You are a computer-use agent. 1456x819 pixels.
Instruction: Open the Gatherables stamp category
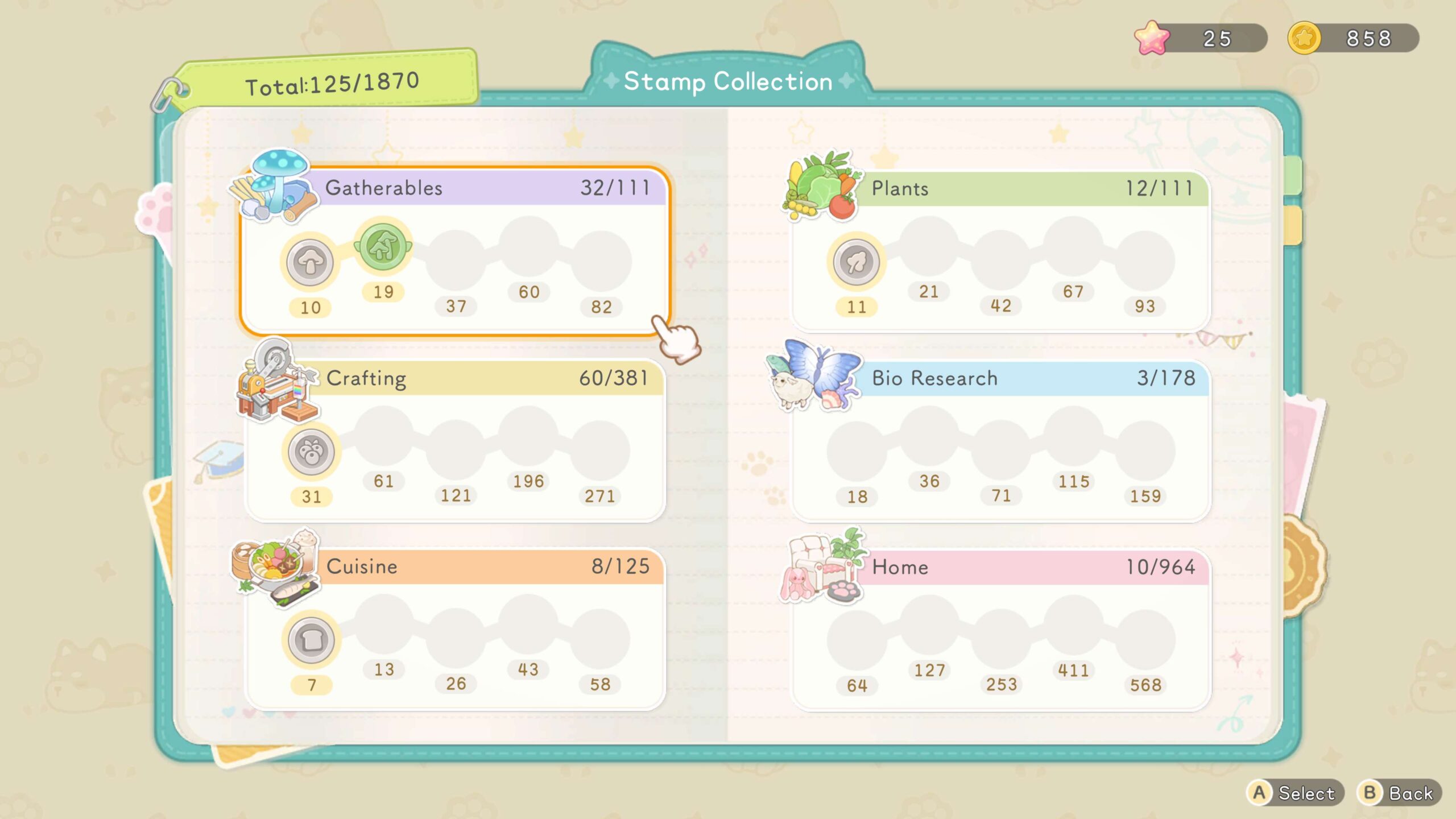click(455, 189)
